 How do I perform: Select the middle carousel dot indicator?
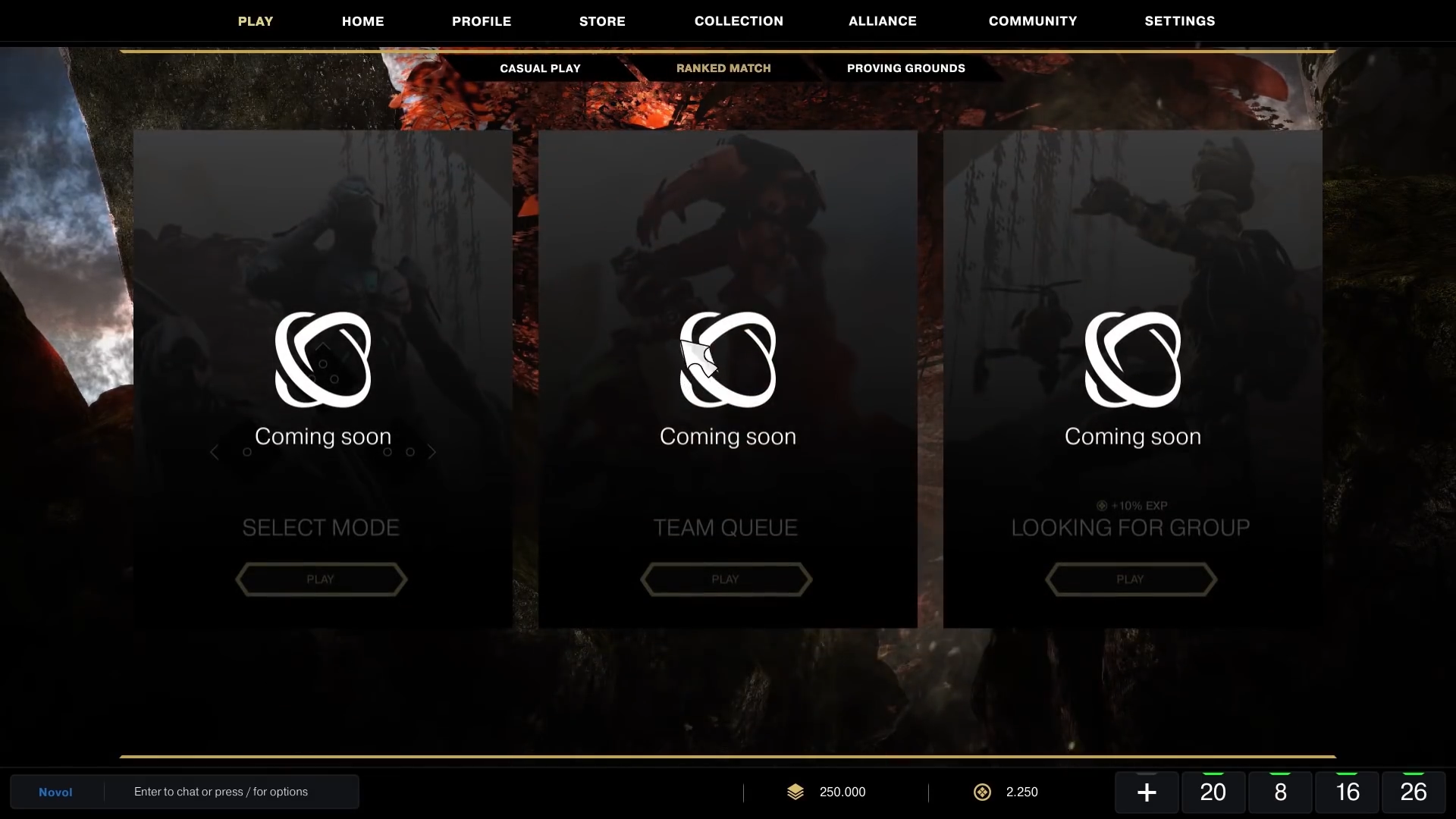point(388,452)
